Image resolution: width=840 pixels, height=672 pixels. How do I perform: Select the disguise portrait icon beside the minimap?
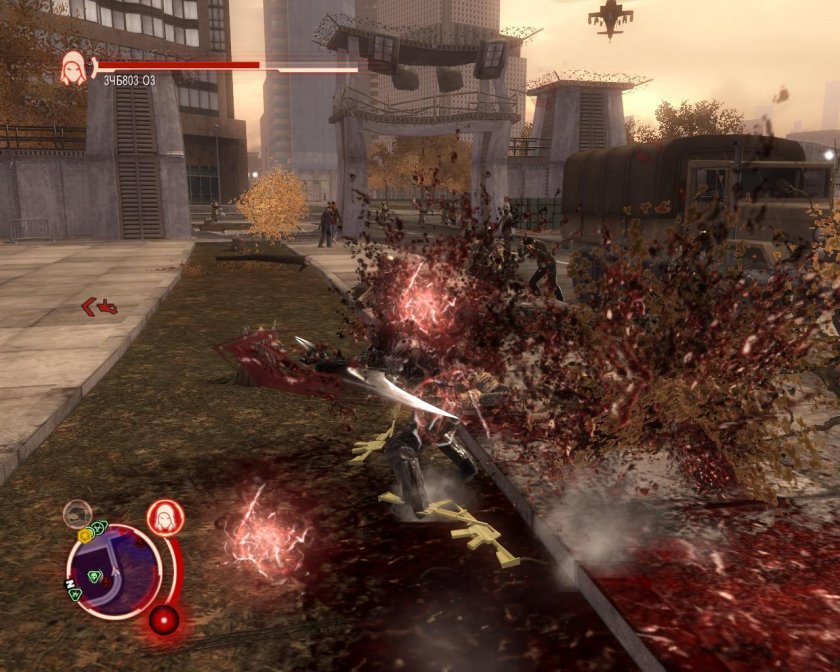(165, 517)
